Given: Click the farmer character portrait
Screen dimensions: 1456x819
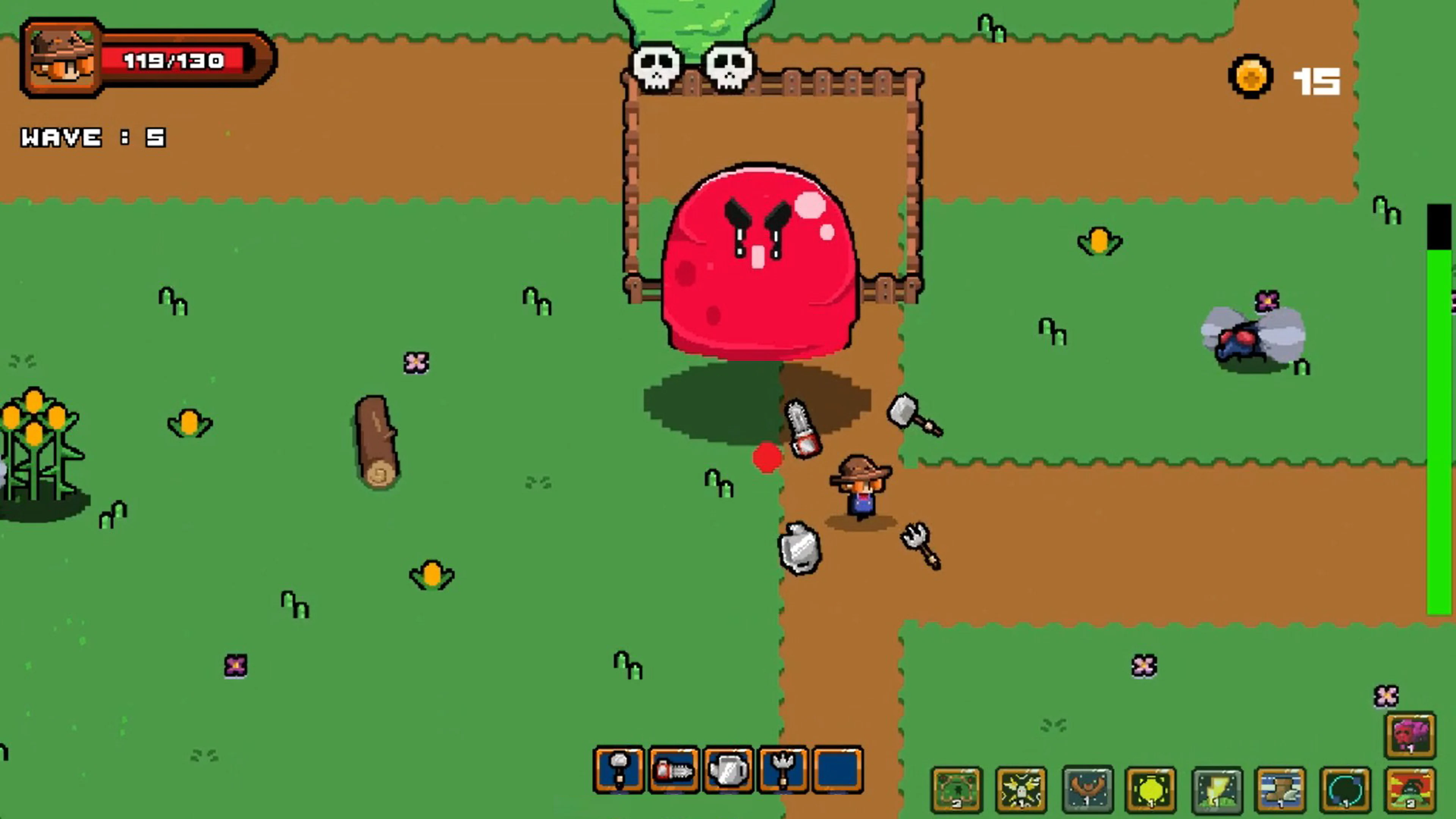Looking at the screenshot, I should (x=61, y=60).
